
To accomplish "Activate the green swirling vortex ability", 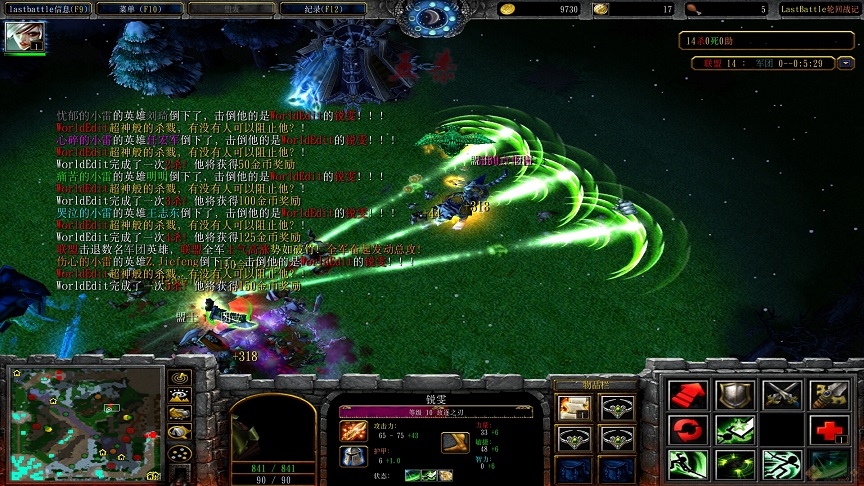I will pos(735,465).
